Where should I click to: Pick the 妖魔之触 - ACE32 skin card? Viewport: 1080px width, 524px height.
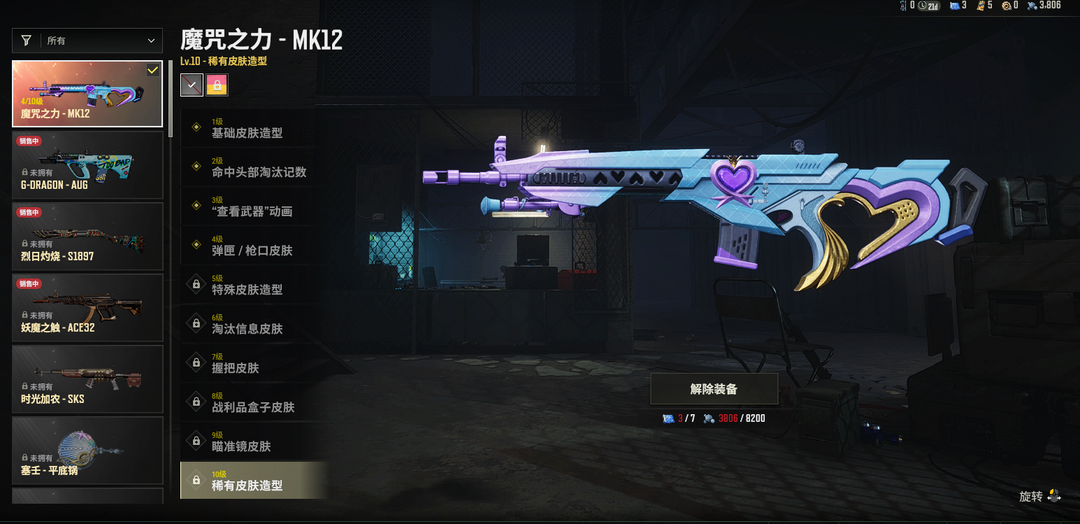[x=87, y=307]
